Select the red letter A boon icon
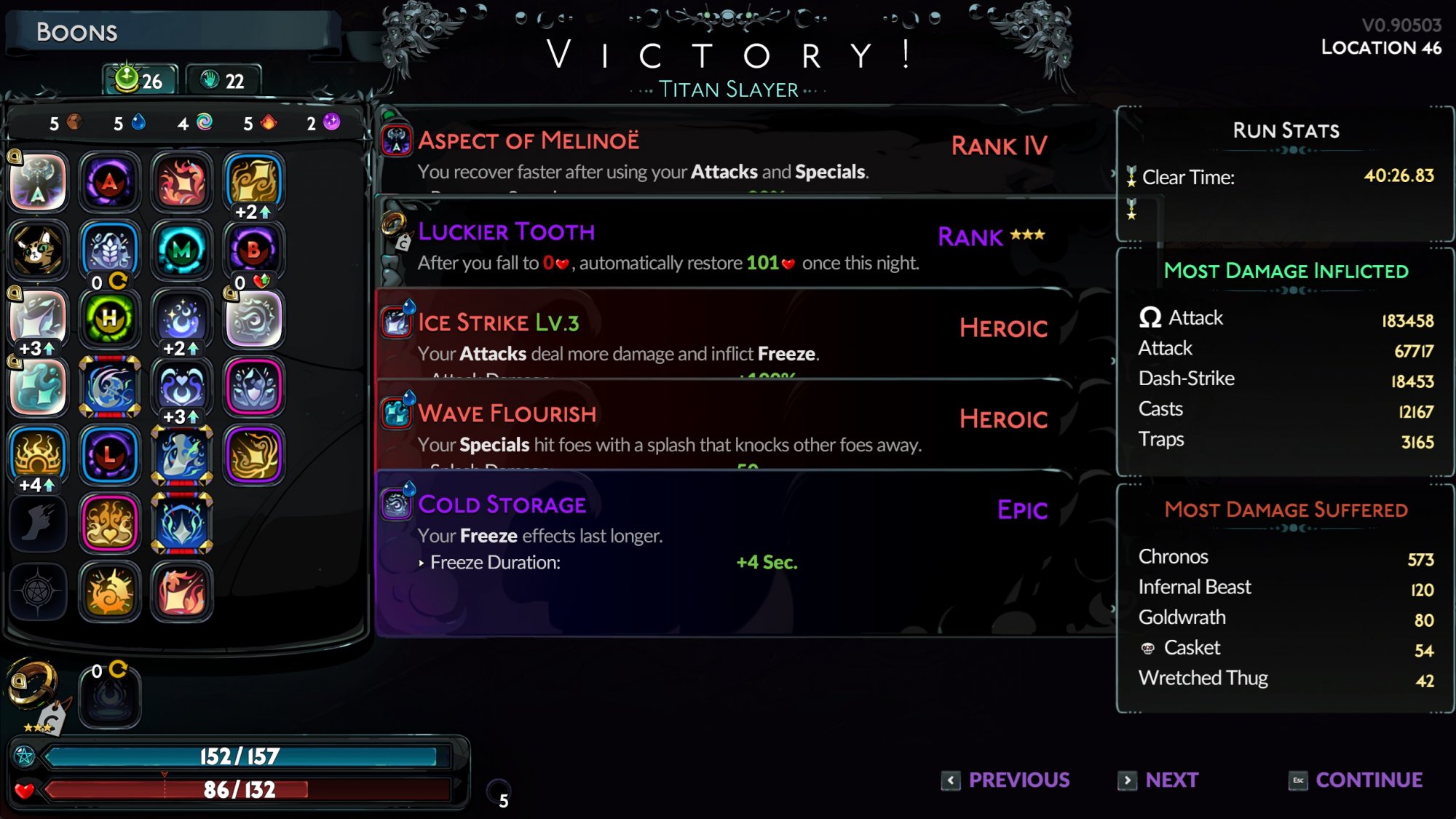Screen dimensions: 1456x819 (x=109, y=181)
